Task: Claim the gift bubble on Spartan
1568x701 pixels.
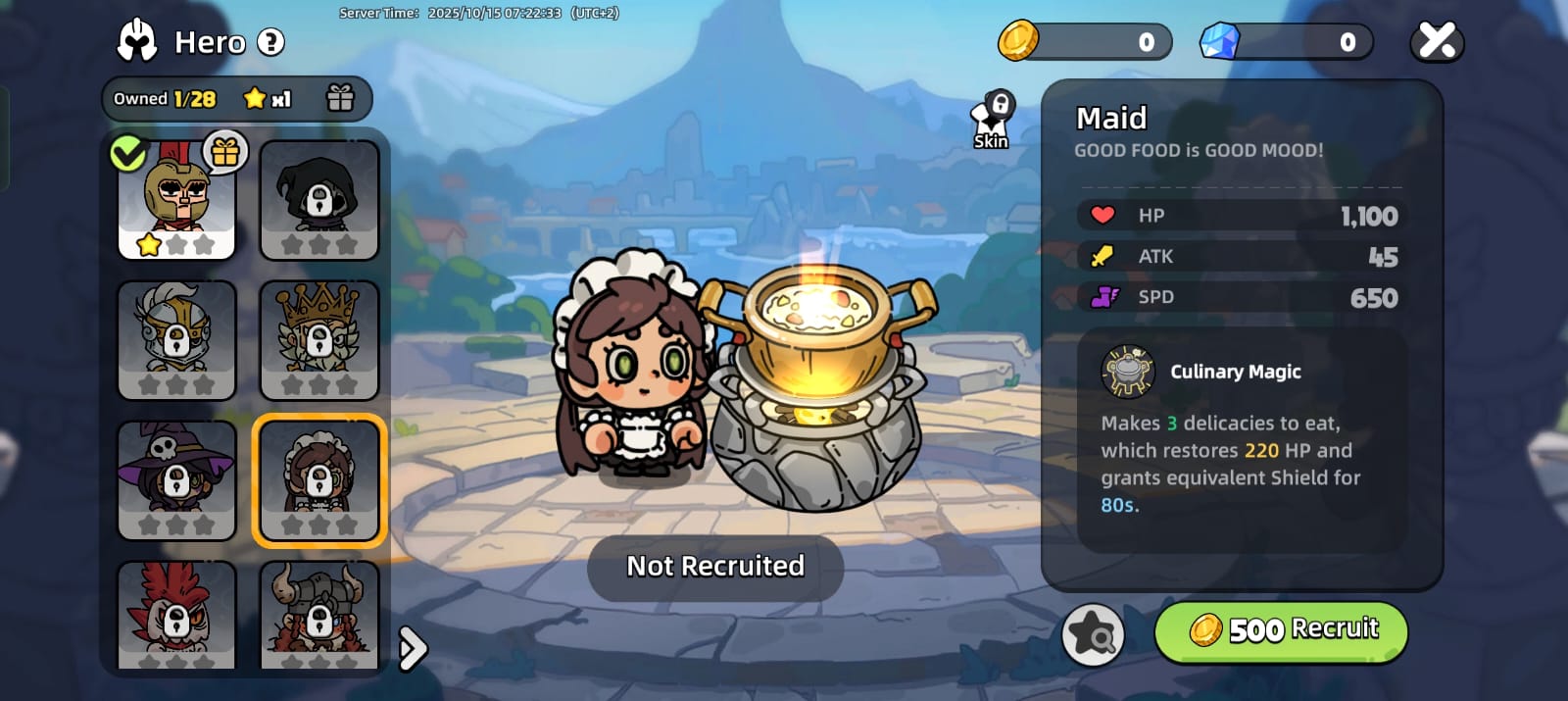Action: (225, 152)
